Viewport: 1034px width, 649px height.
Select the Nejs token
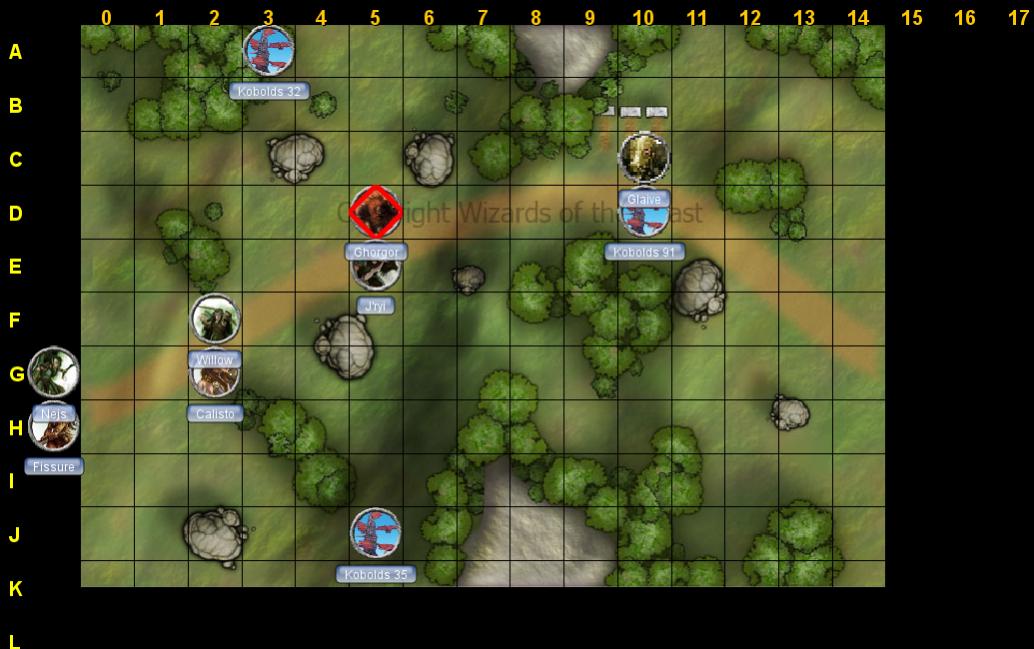coord(54,372)
